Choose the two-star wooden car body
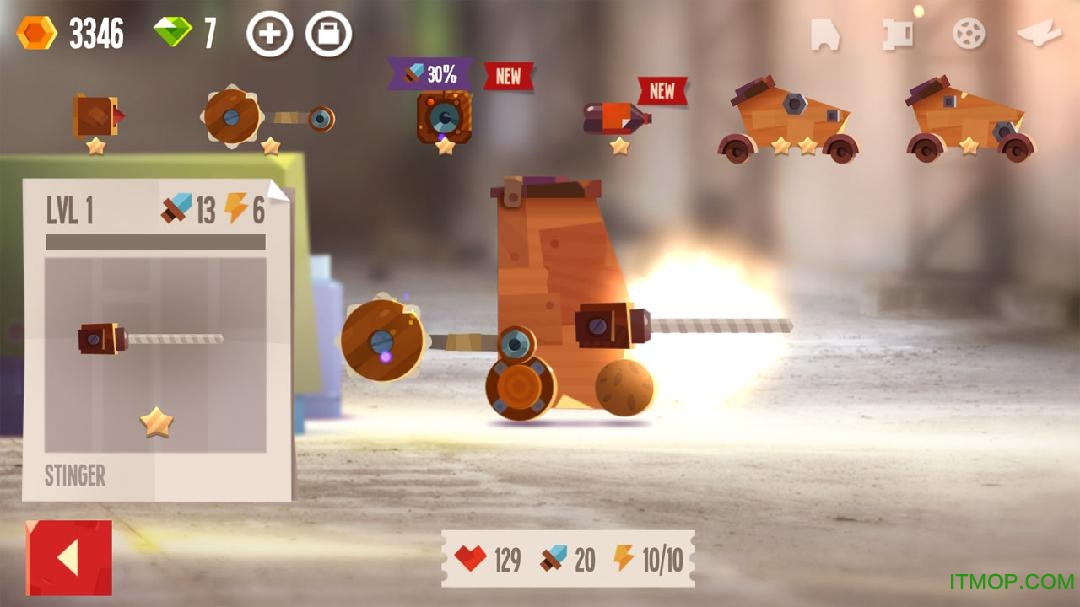 point(787,121)
